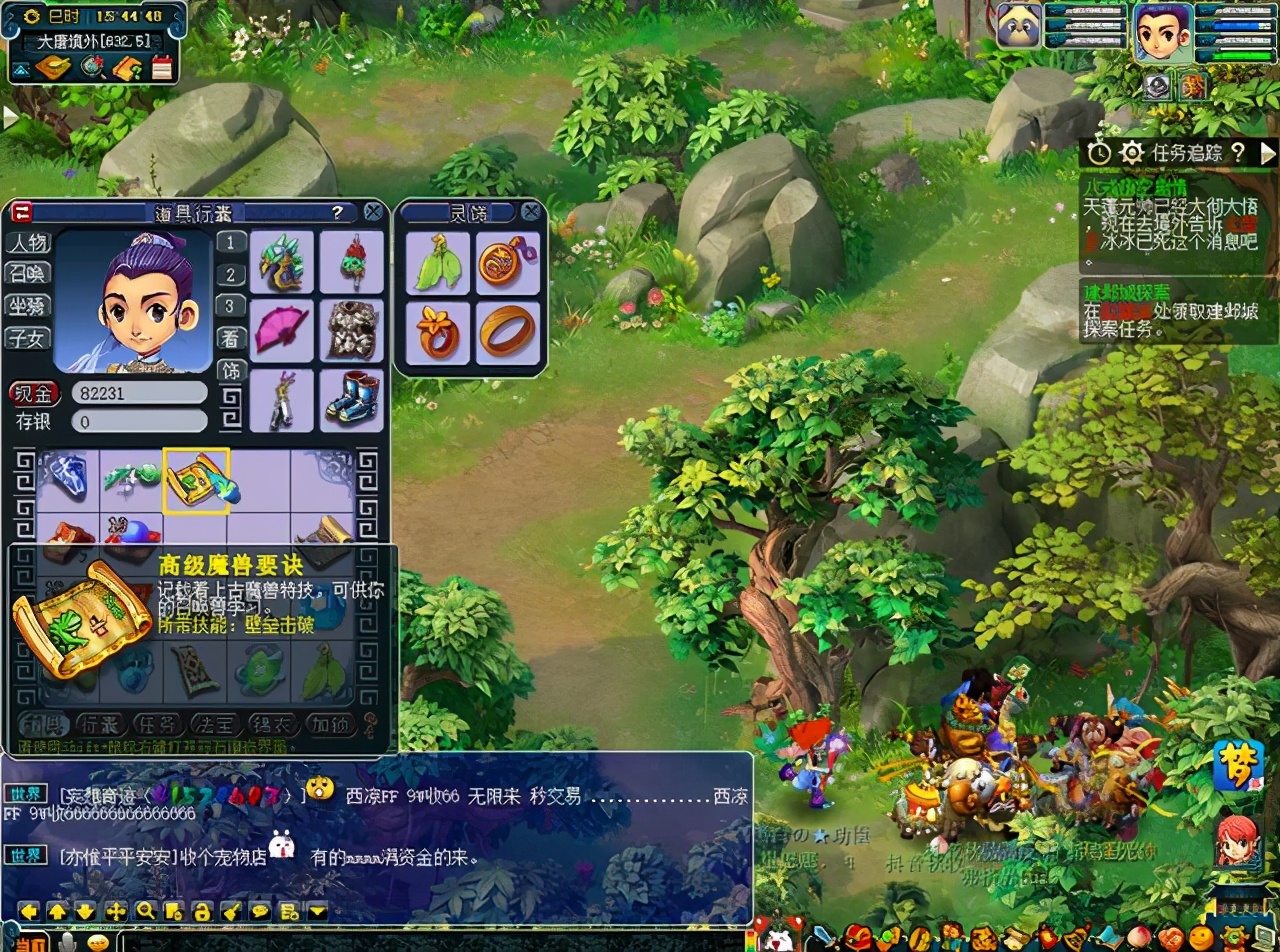
Task: Click the 现金 cash button
Action: pyautogui.click(x=34, y=393)
